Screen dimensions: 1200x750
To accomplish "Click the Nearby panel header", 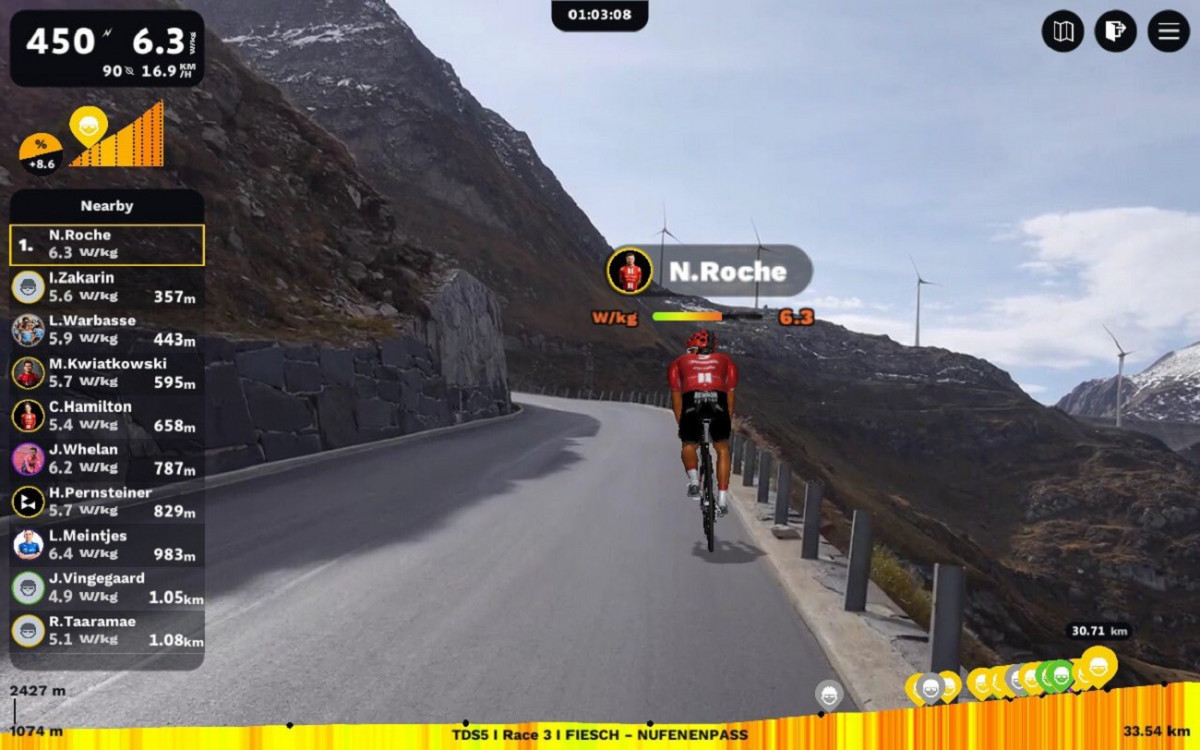I will (107, 206).
